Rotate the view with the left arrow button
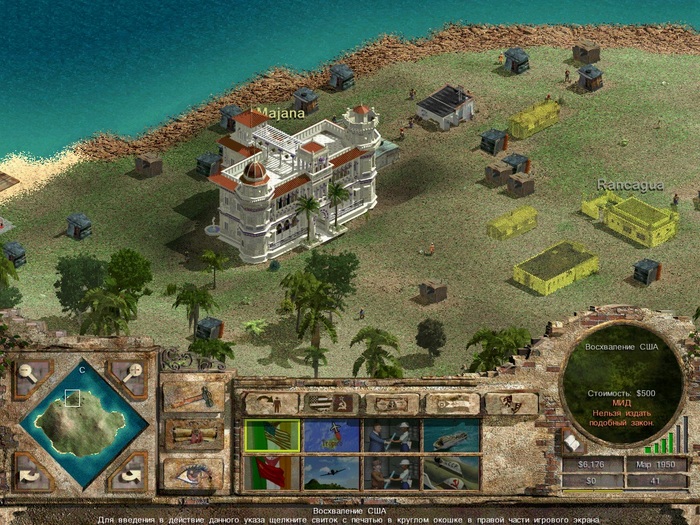 (32, 468)
